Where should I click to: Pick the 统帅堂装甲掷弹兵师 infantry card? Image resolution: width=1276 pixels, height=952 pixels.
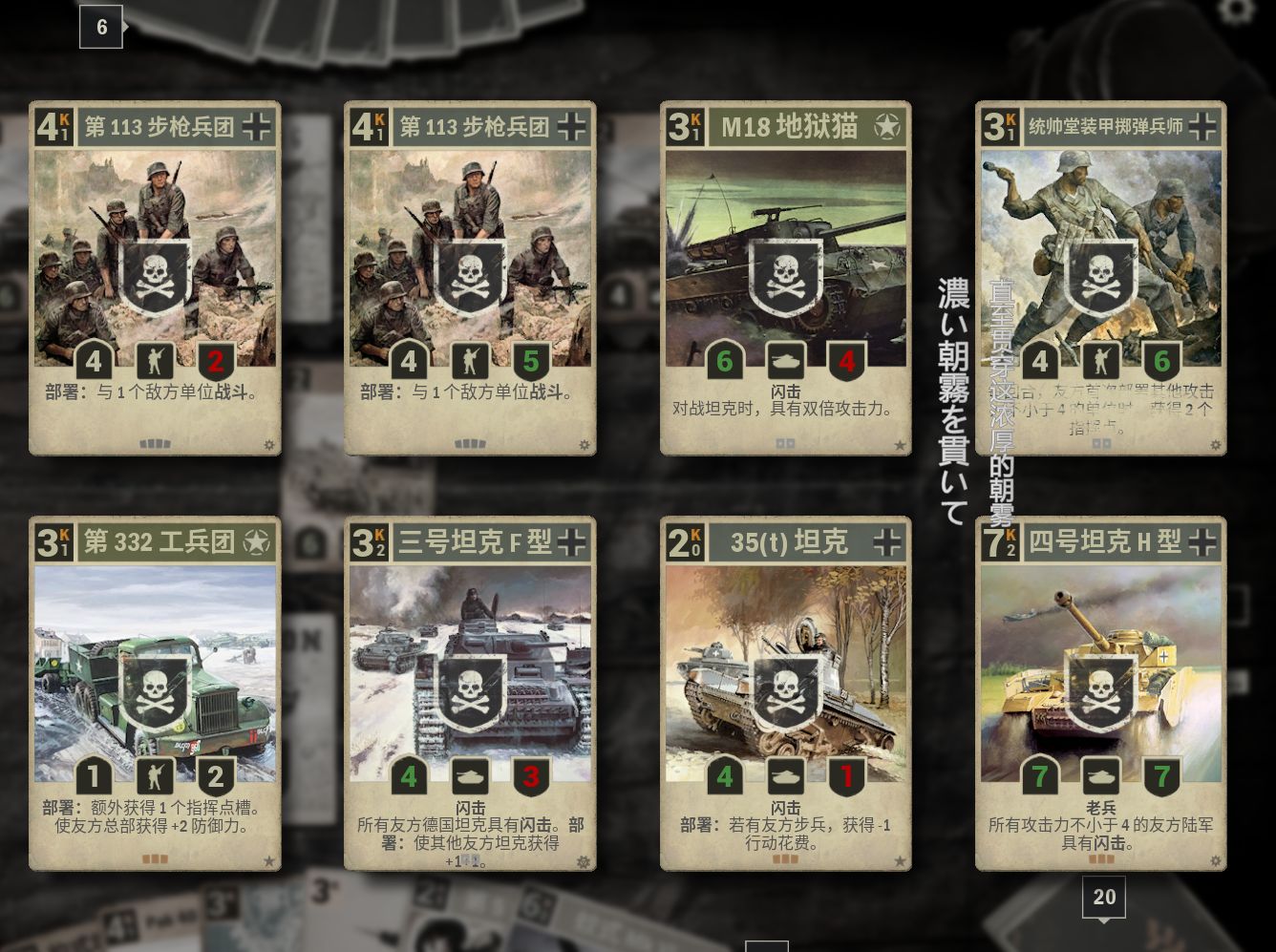tap(1100, 277)
